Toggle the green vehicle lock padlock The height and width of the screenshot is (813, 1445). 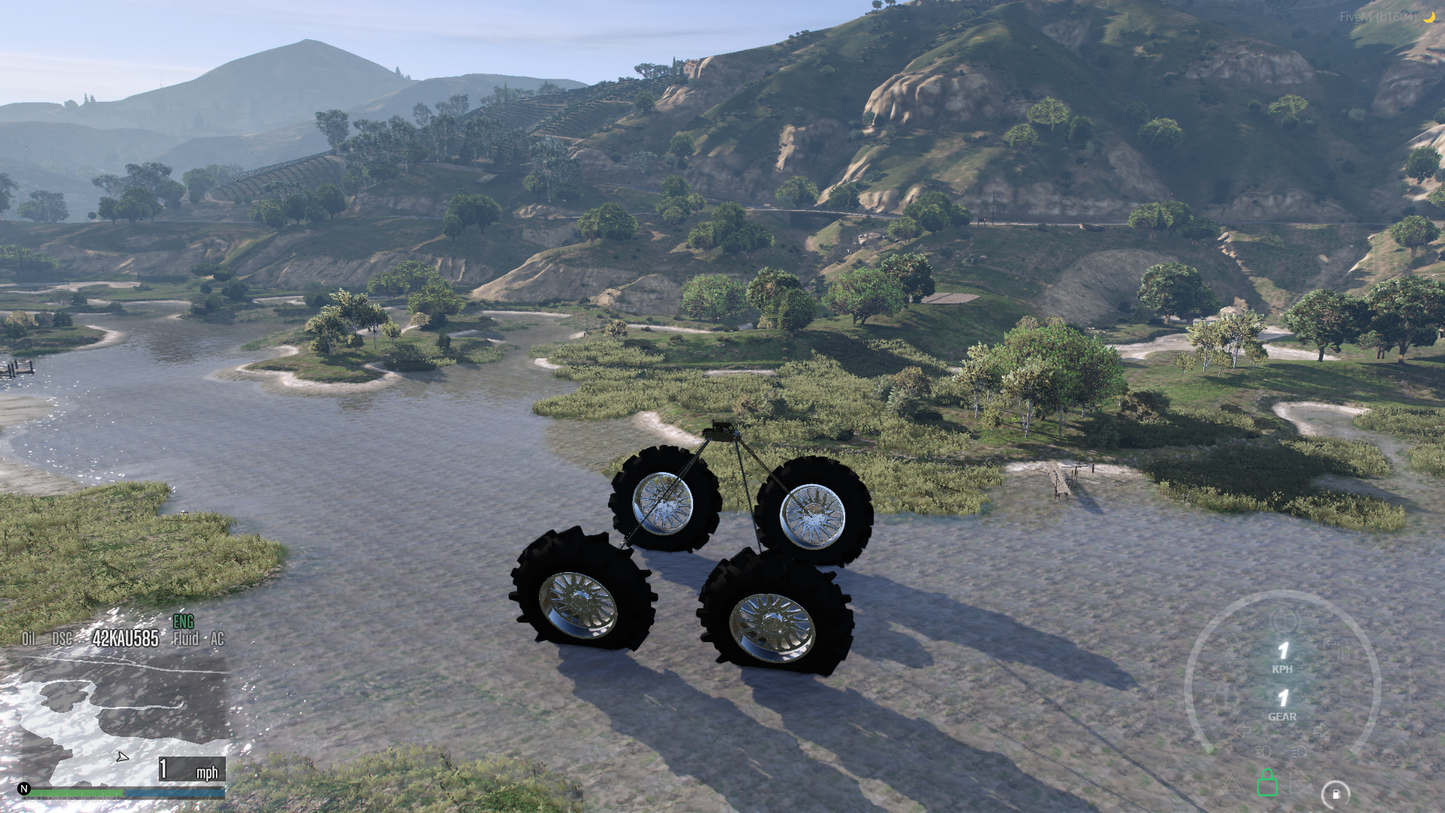pos(1267,784)
